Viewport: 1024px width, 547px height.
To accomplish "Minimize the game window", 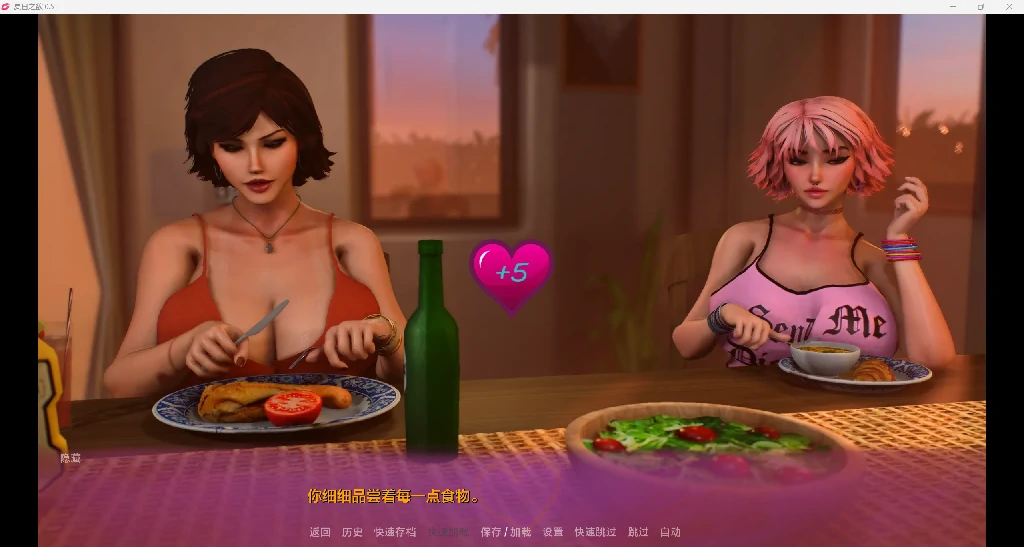I will (951, 6).
